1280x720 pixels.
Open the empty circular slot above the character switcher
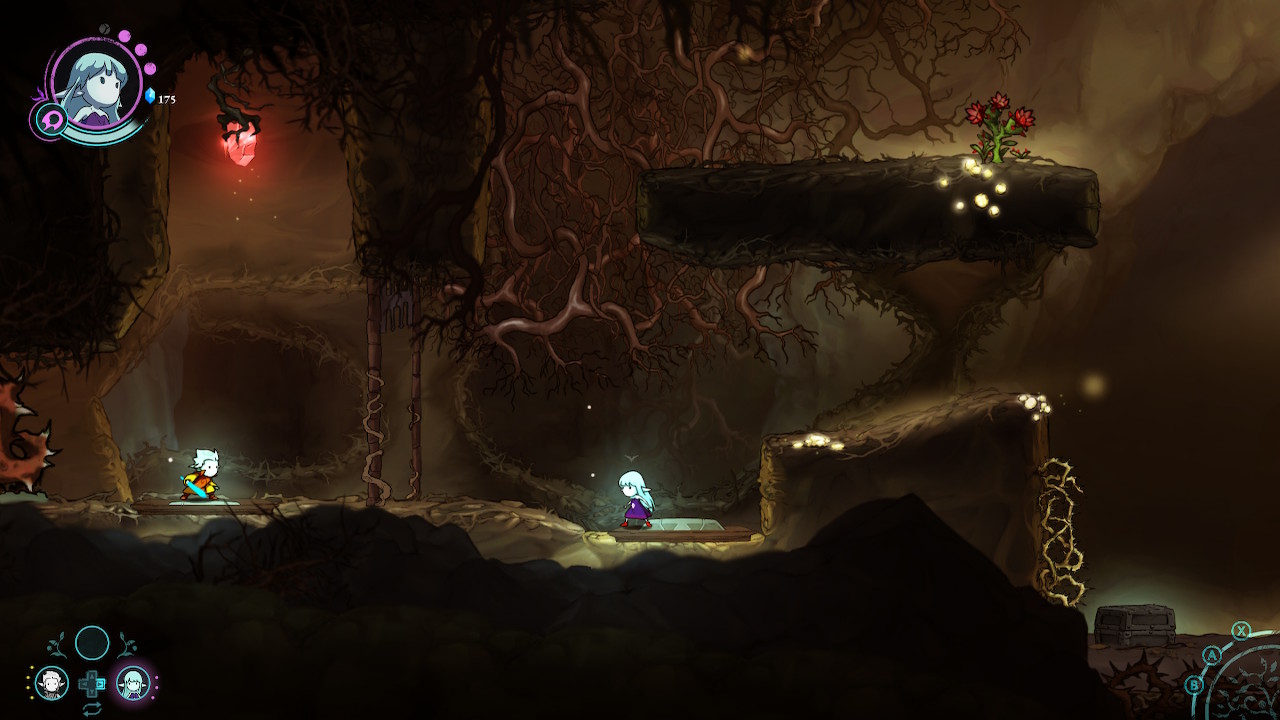92,640
